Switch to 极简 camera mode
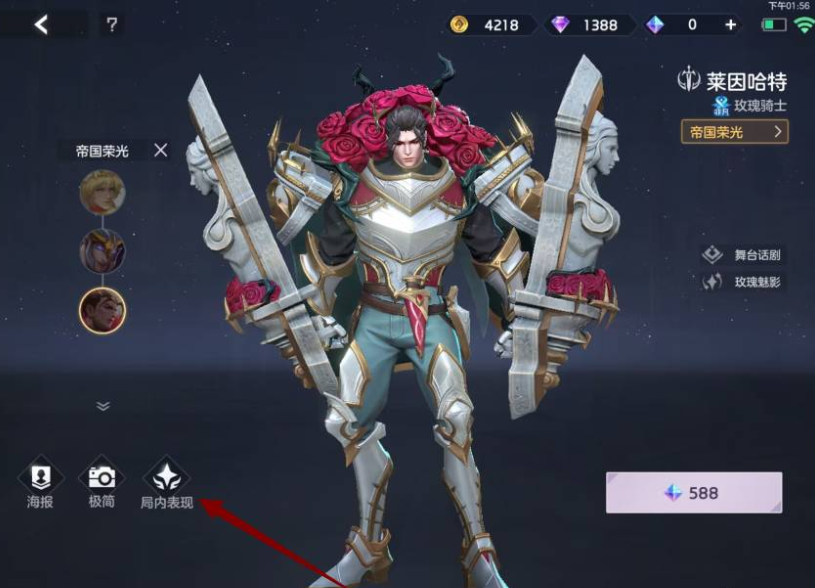The image size is (815, 588). click(102, 485)
